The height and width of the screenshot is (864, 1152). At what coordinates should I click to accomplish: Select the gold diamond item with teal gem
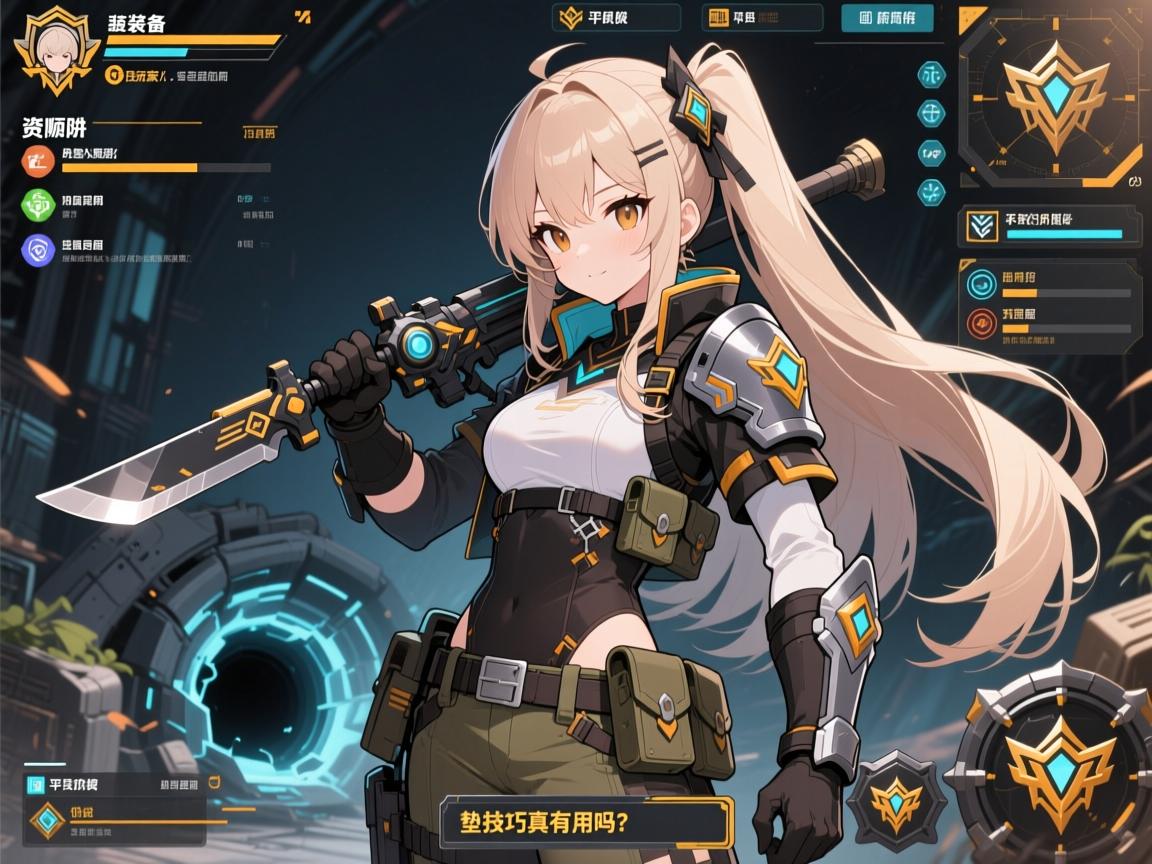pyautogui.click(x=46, y=821)
